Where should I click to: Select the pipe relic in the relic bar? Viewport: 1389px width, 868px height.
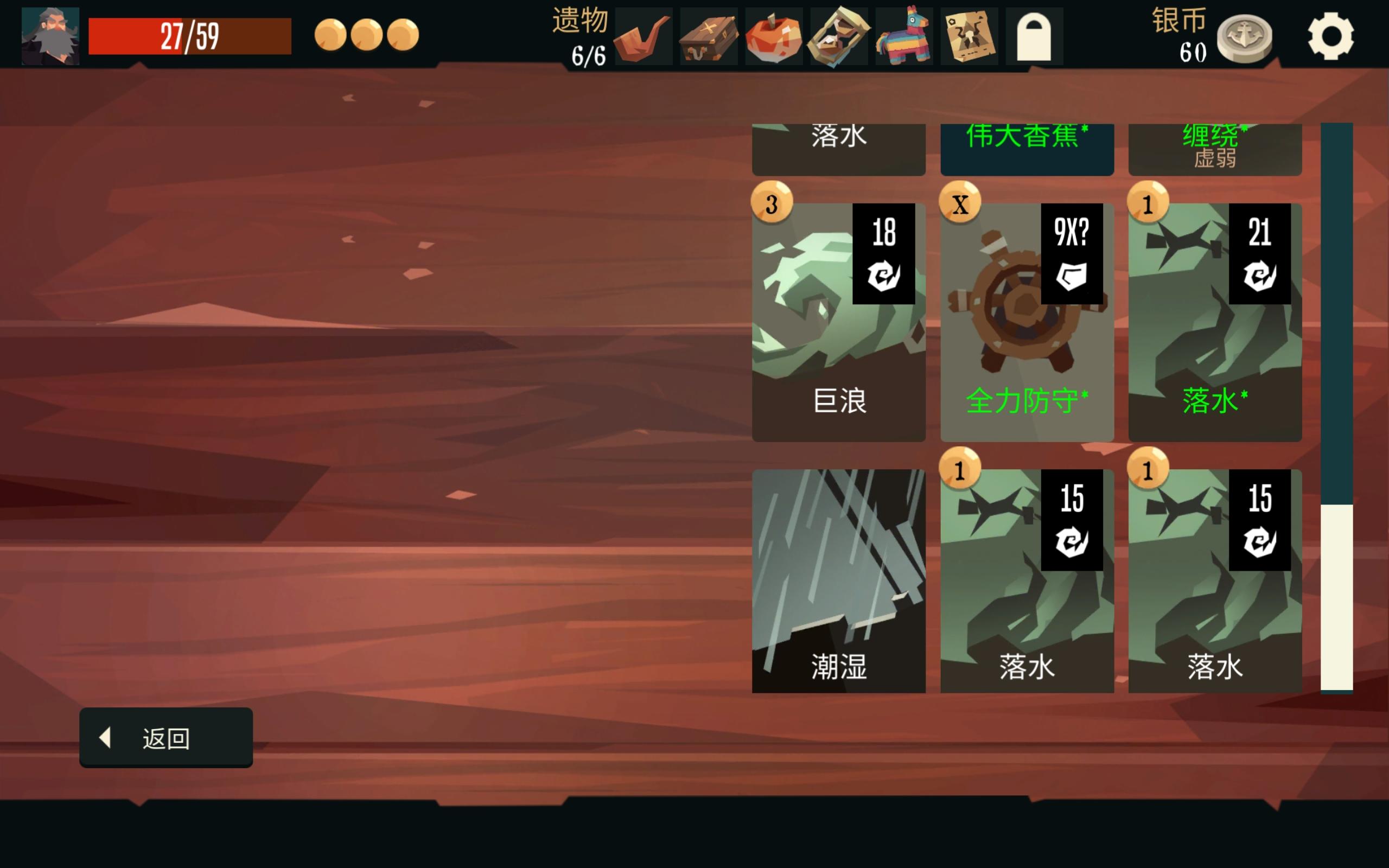642,36
